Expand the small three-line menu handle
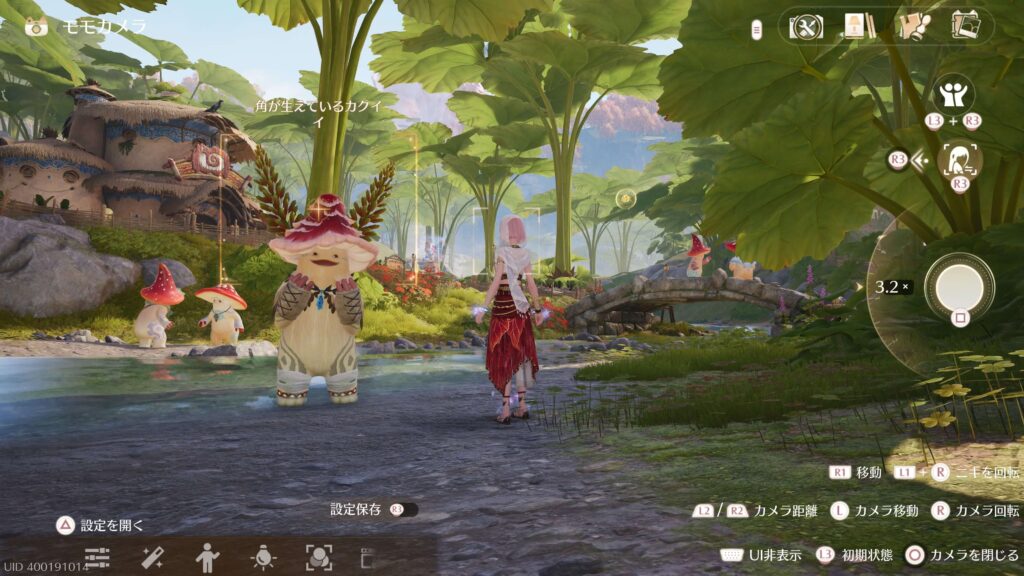1024x576 pixels. click(x=757, y=30)
